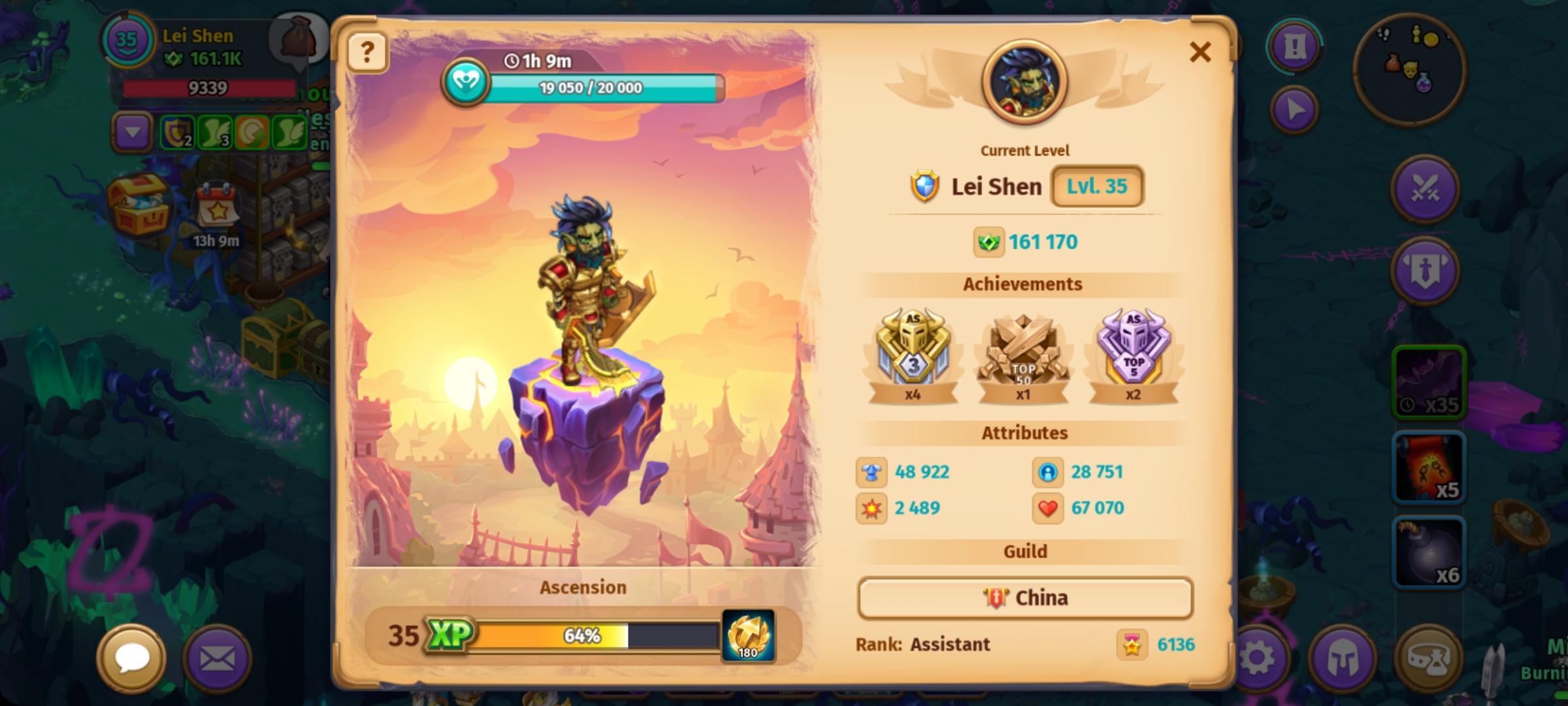Click the Lvl. 35 badge
Screen dimensions: 1568x706
tap(1096, 186)
